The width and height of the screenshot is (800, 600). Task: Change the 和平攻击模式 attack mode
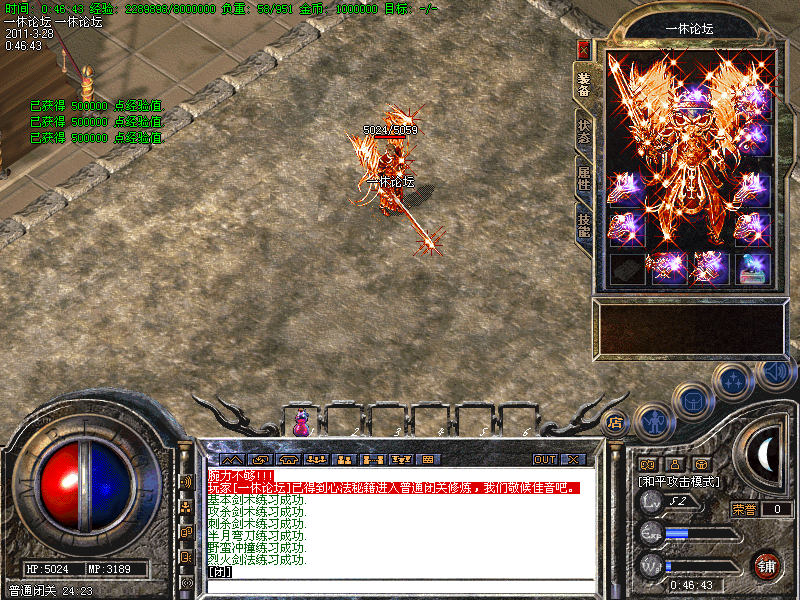[x=679, y=482]
